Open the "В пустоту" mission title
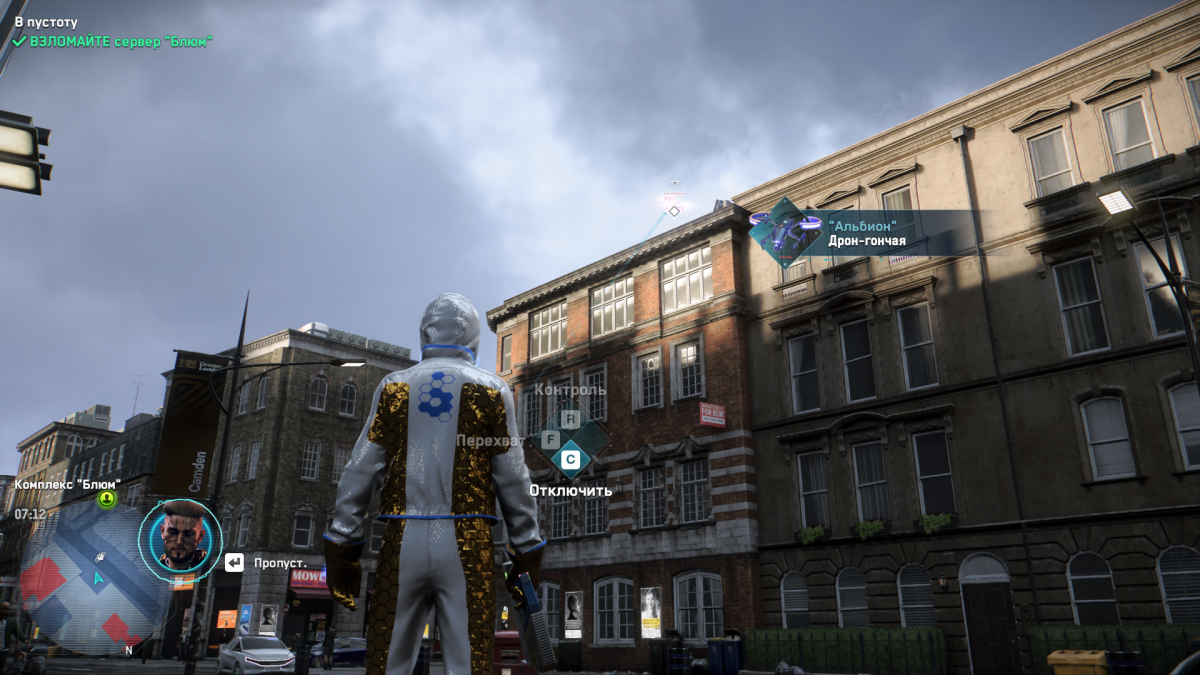Screen dimensions: 1200x675 coord(46,21)
